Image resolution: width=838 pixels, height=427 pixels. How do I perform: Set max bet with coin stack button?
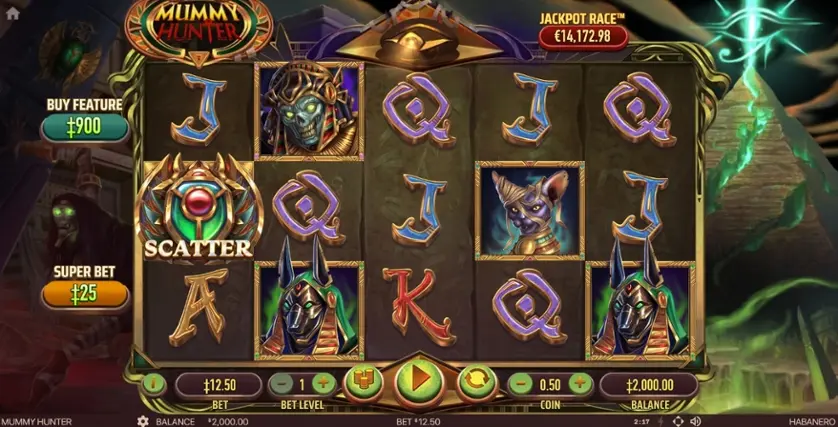[363, 382]
